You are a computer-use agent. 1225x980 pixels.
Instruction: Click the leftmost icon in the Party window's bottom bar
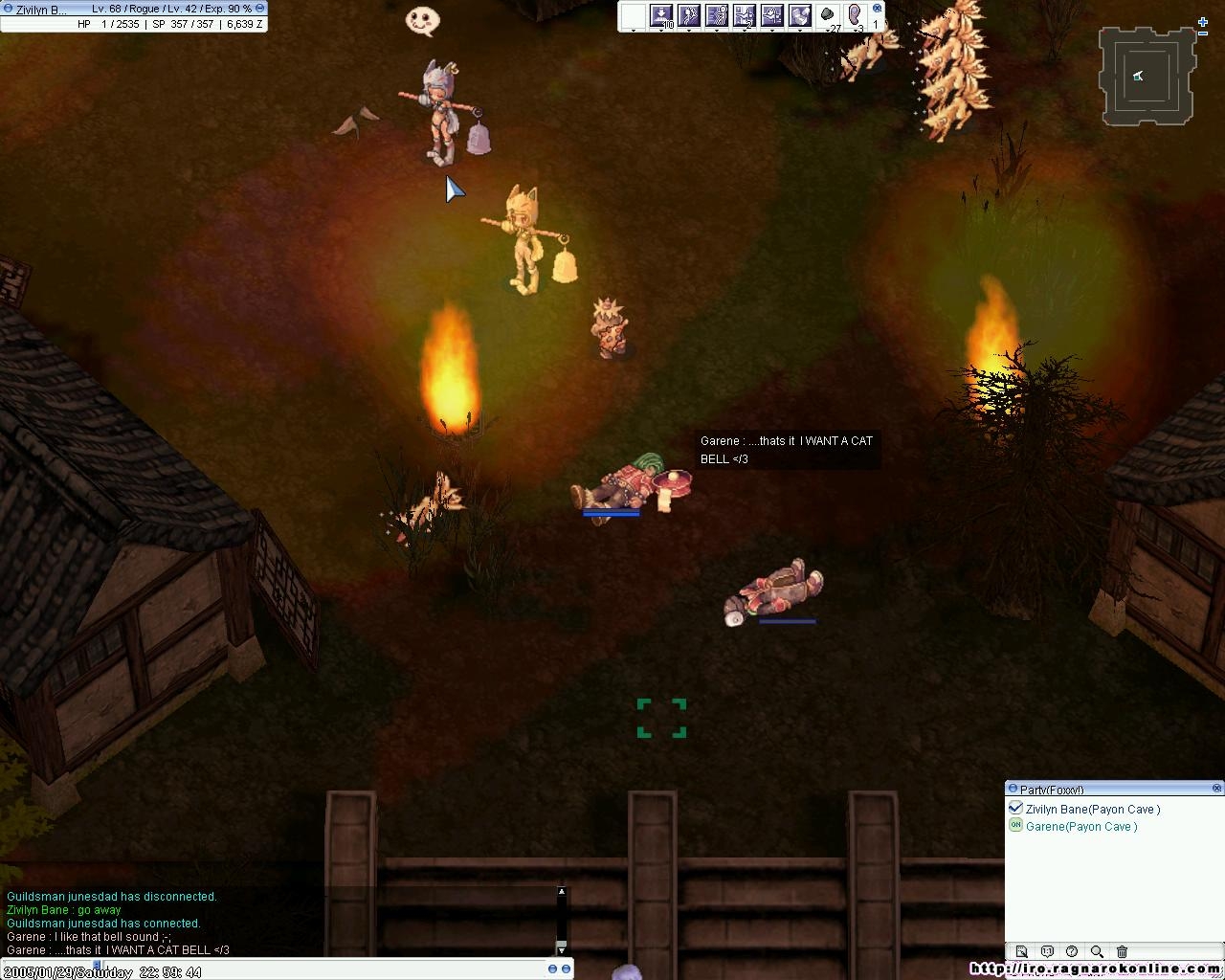coord(1022,951)
